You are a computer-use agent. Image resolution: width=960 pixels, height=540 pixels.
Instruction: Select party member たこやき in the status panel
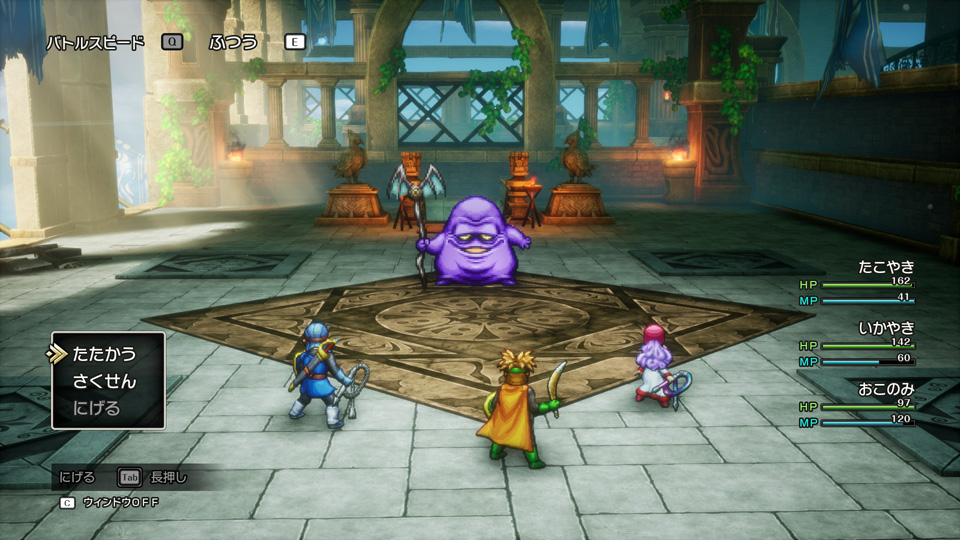pos(886,267)
